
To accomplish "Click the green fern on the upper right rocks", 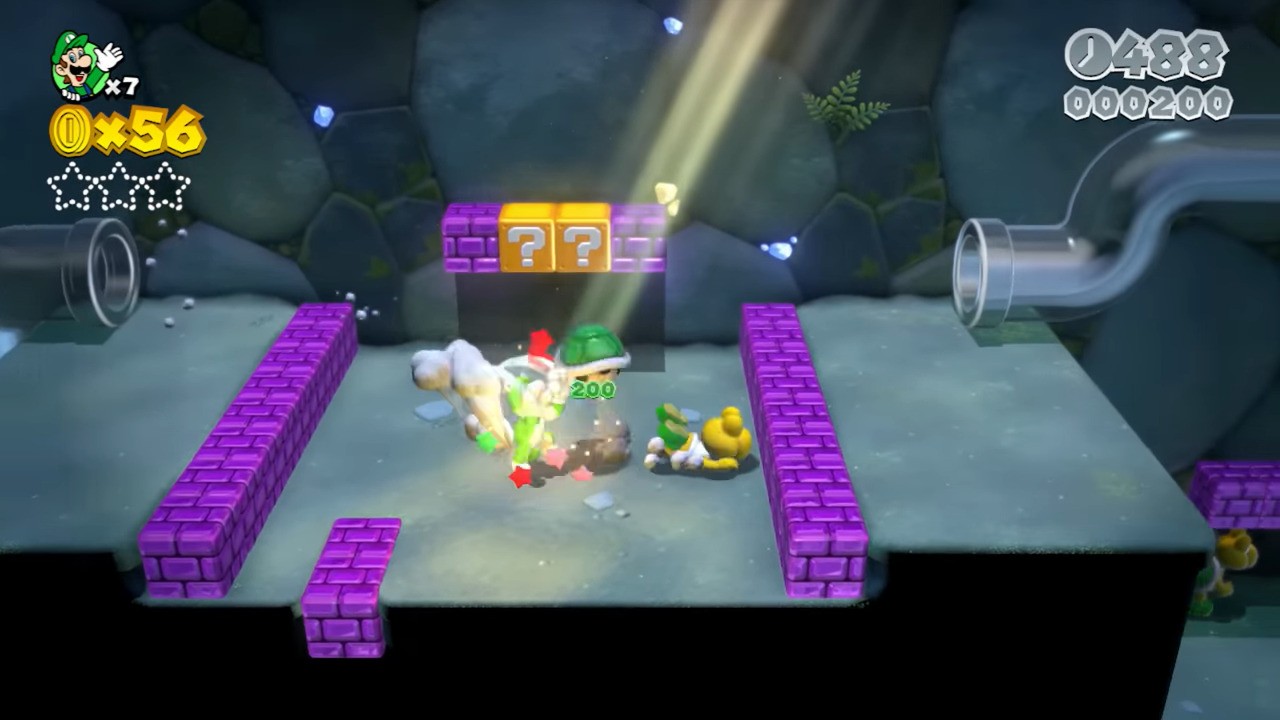I will click(845, 100).
